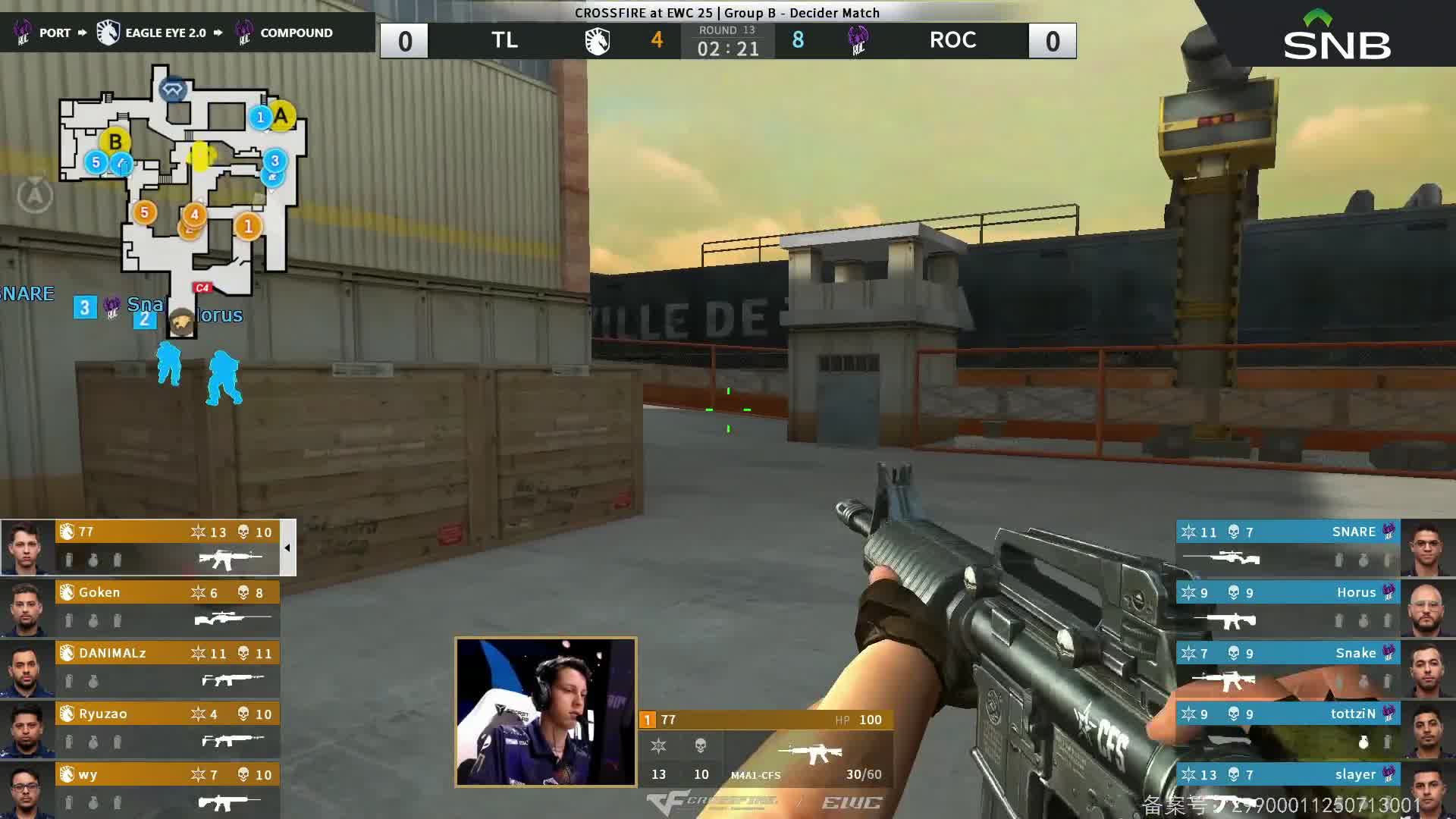Click the M4A1-CFS weapon icon
The height and width of the screenshot is (819, 1456).
[x=811, y=752]
